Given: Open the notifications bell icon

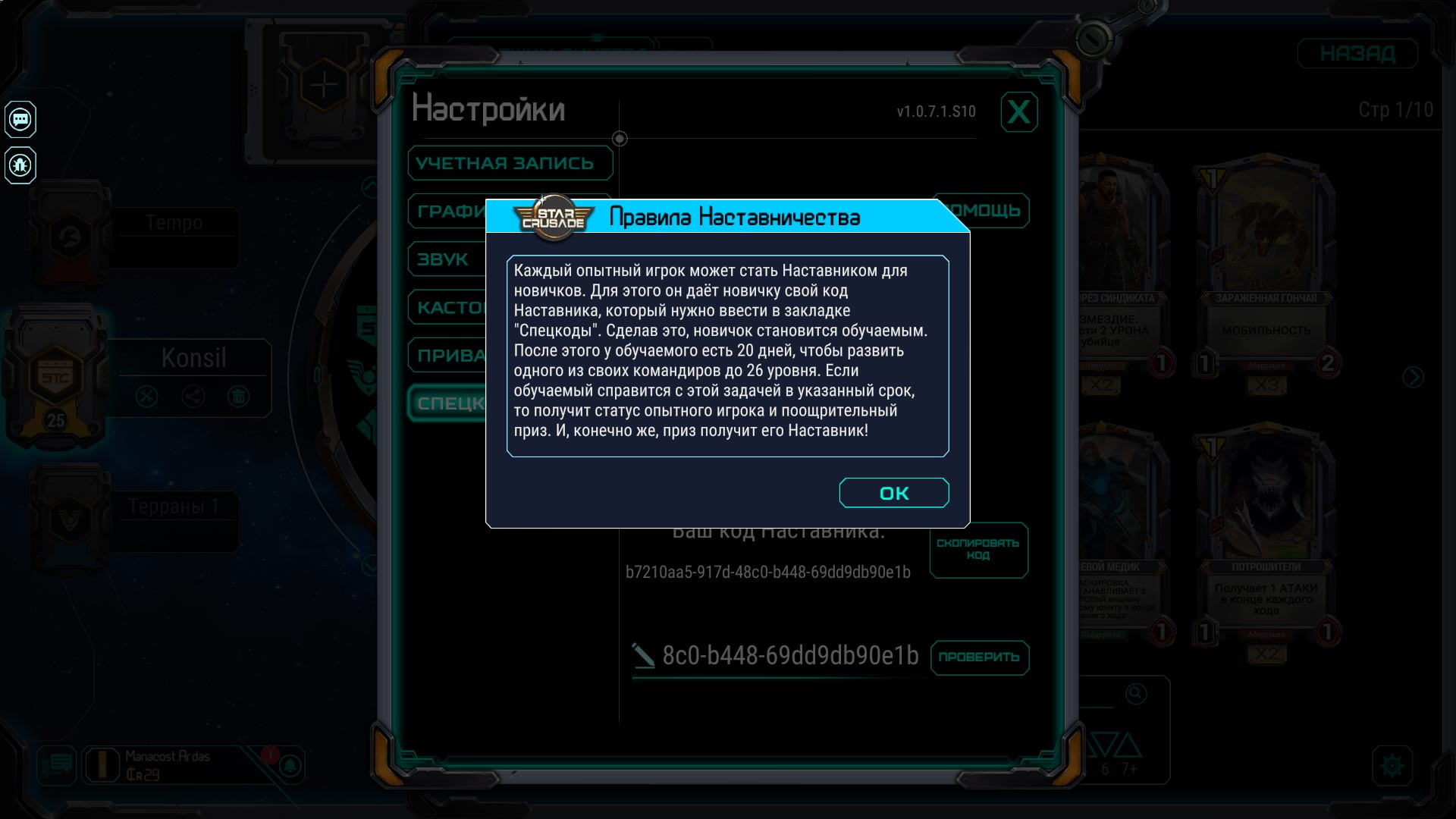Looking at the screenshot, I should click(x=290, y=766).
